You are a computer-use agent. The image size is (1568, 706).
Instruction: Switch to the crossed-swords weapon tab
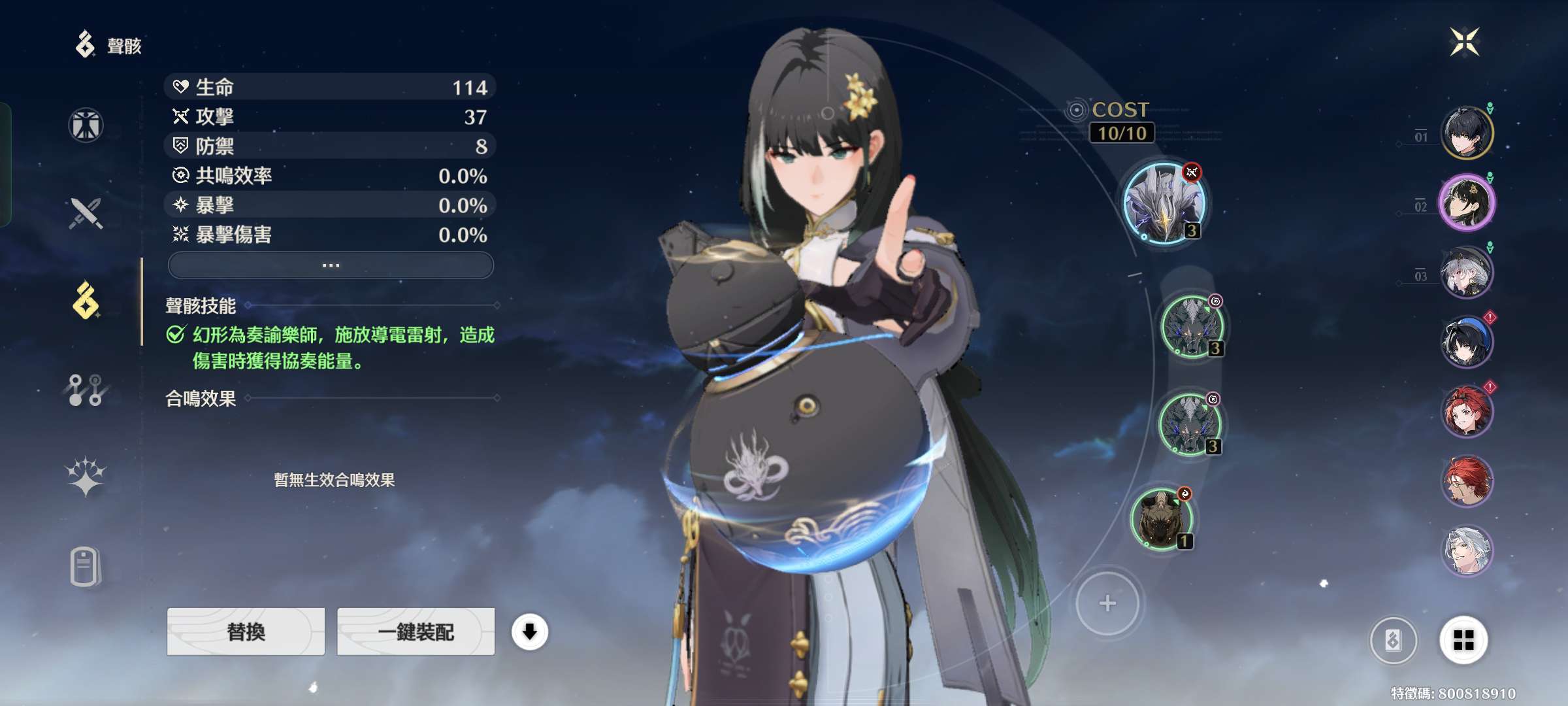[x=86, y=213]
